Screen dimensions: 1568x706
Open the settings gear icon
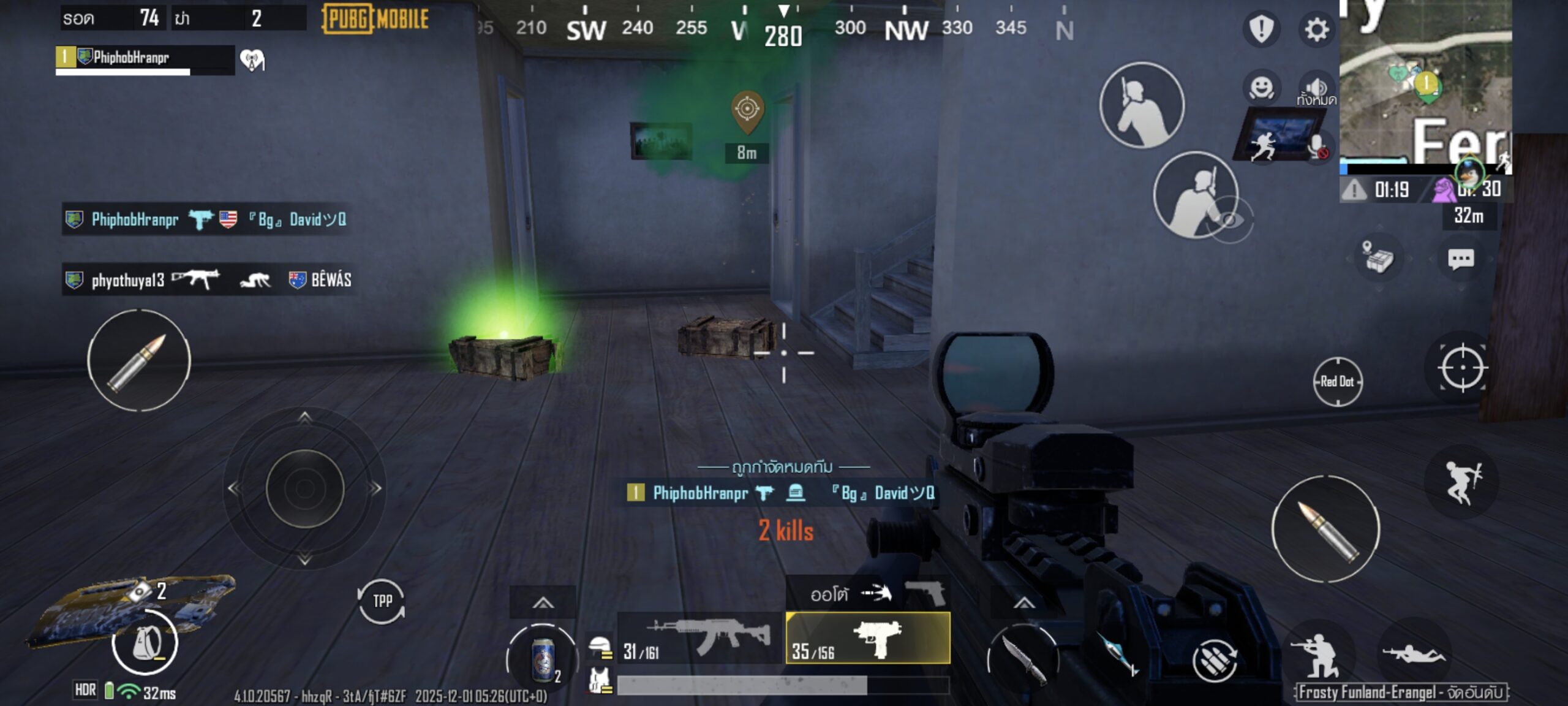pyautogui.click(x=1316, y=29)
